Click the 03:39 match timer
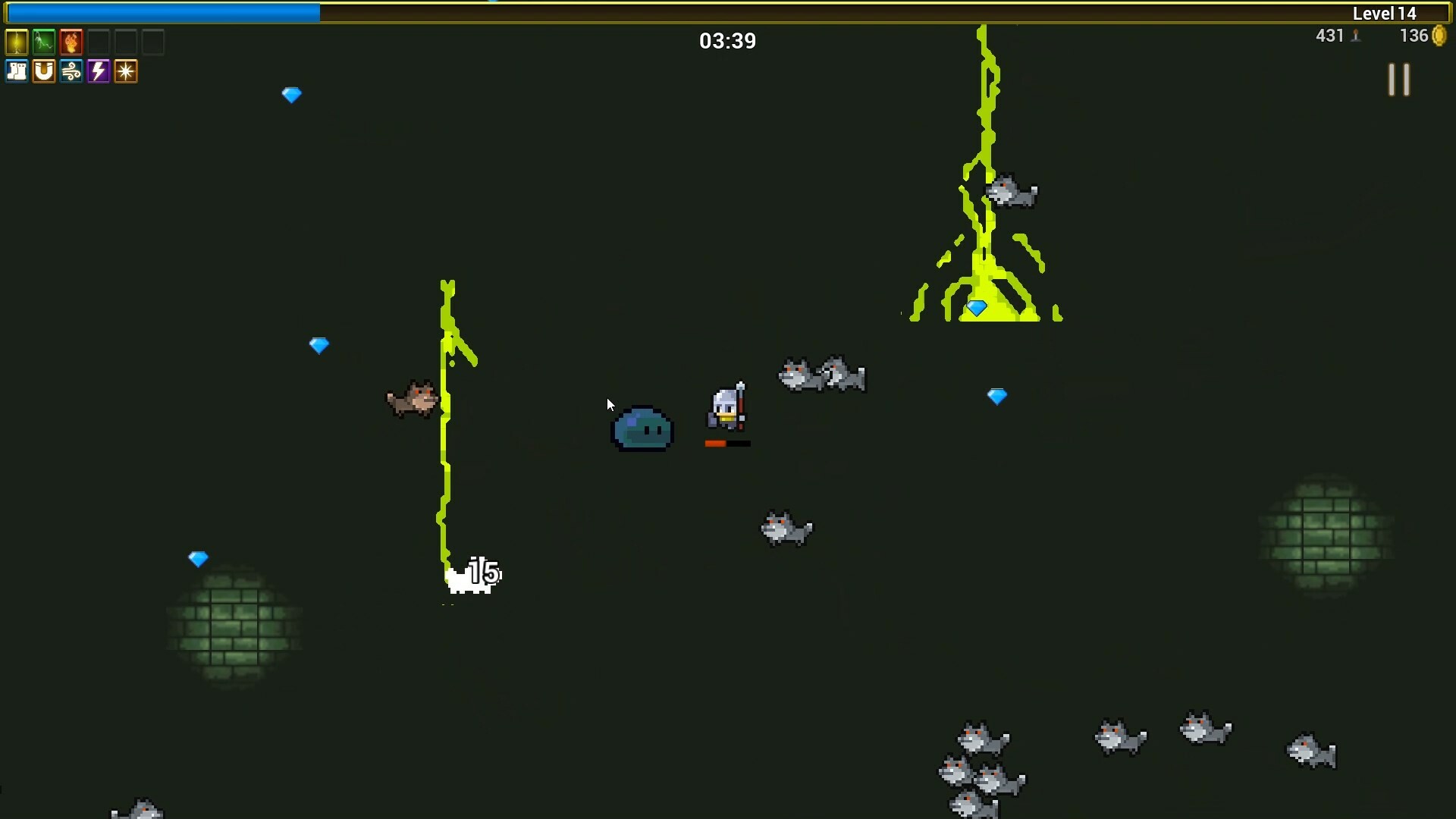The height and width of the screenshot is (819, 1456). tap(726, 41)
